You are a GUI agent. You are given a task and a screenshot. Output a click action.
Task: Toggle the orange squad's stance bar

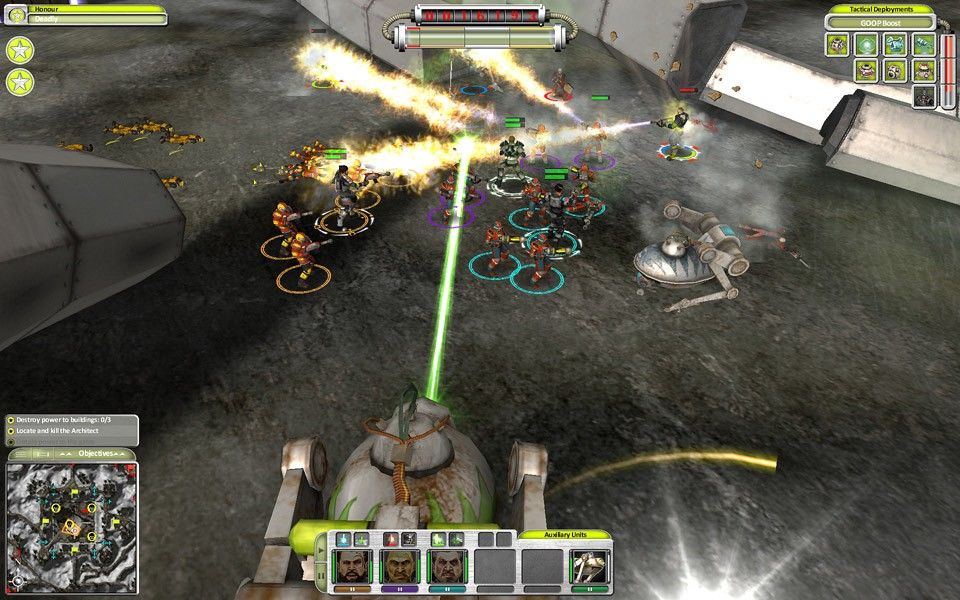(x=353, y=589)
